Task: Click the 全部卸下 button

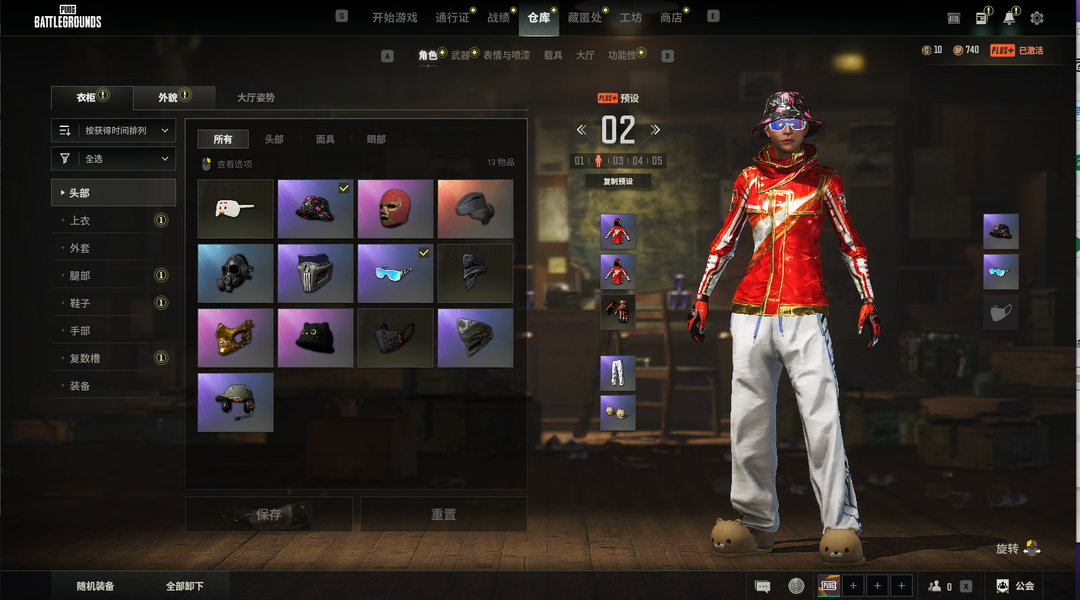Action: click(183, 586)
